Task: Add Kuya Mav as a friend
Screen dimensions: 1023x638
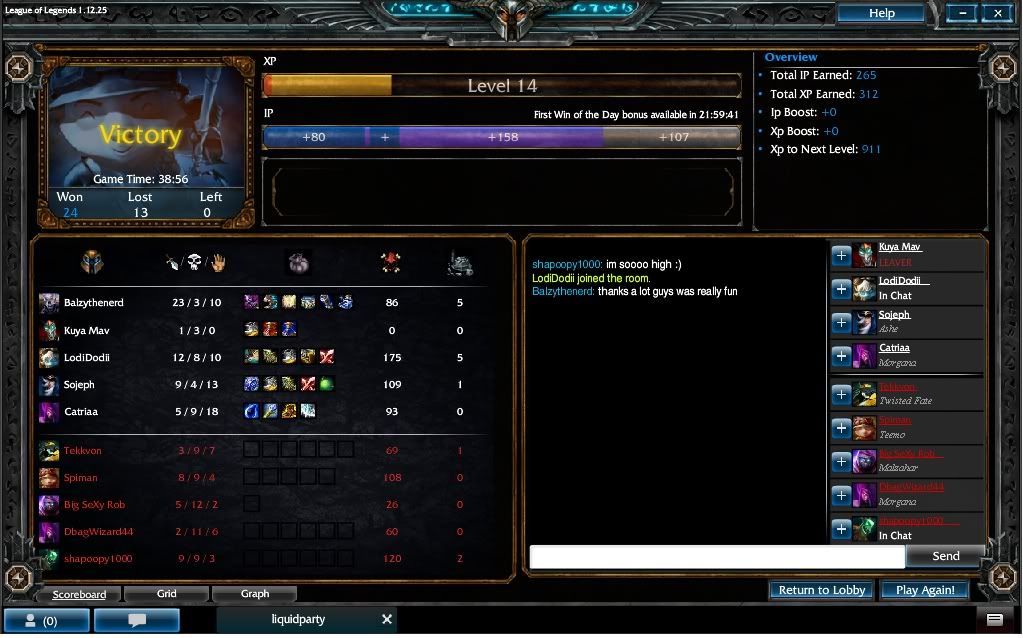Action: tap(841, 256)
